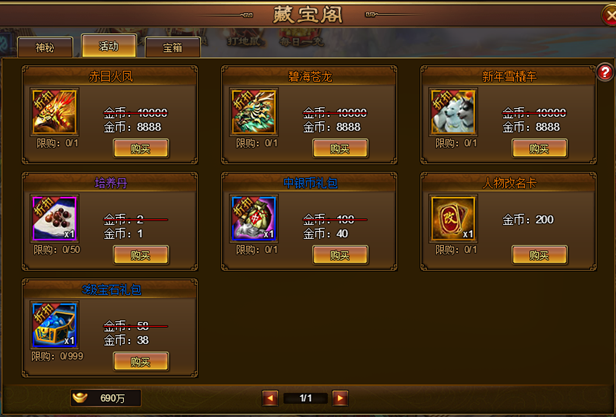Purchase the 人物改名卡 rename card
This screenshot has width=616, height=417.
point(539,254)
